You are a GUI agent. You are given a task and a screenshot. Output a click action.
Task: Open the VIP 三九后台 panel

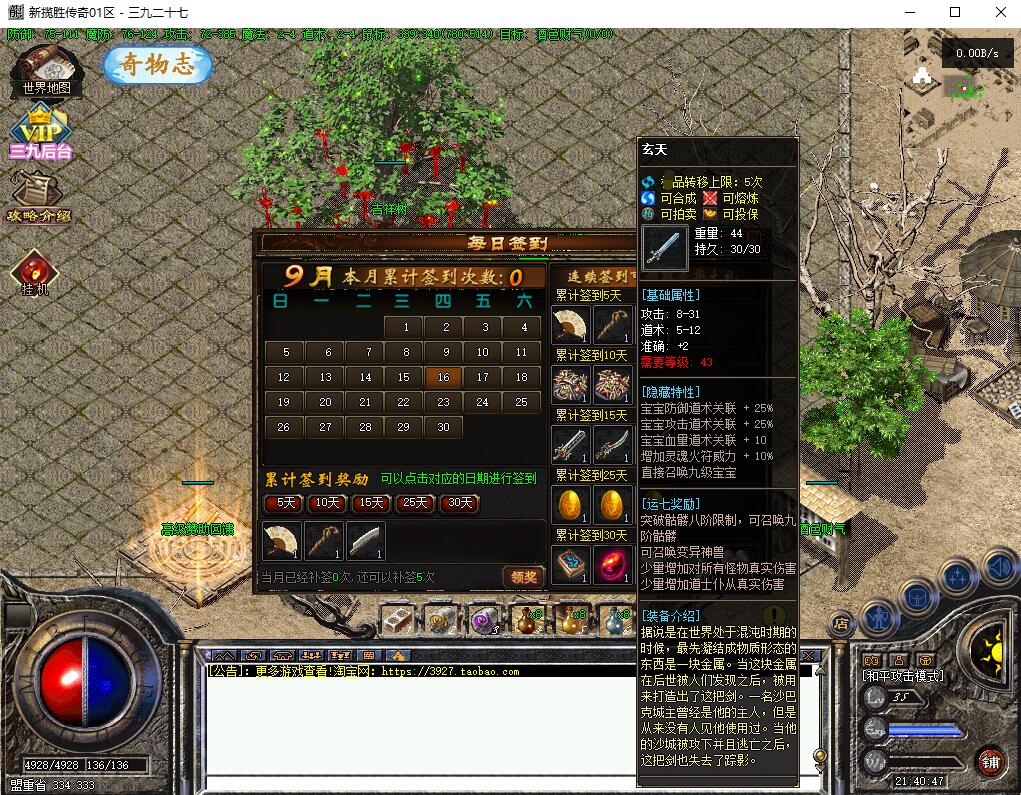tap(40, 132)
